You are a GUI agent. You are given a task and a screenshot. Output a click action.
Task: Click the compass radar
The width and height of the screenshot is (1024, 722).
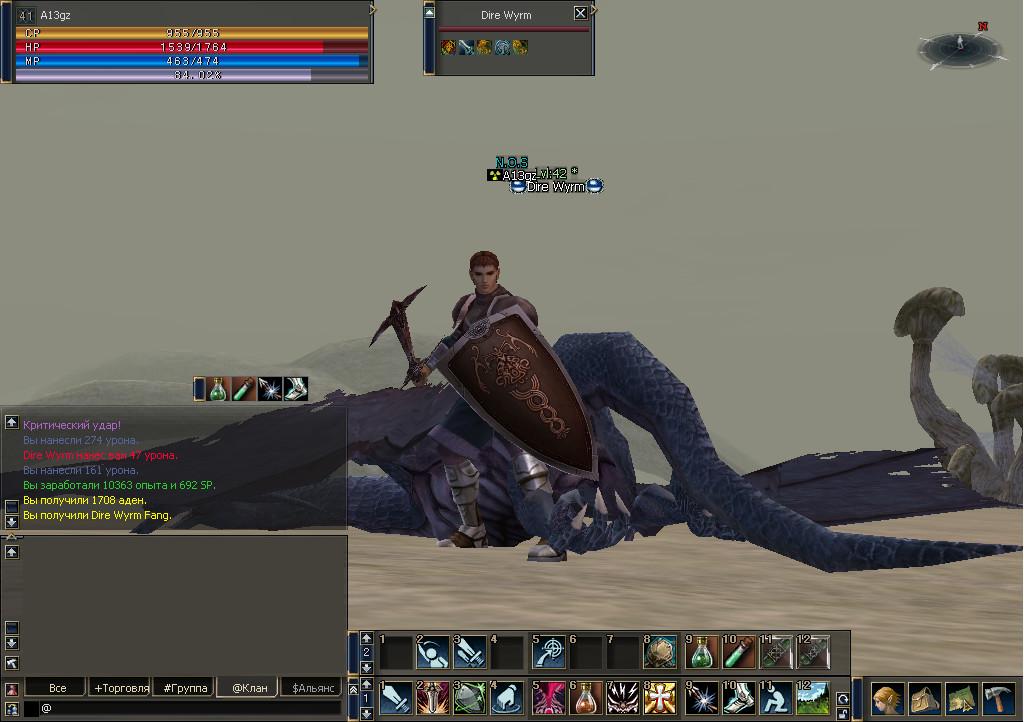click(x=959, y=46)
